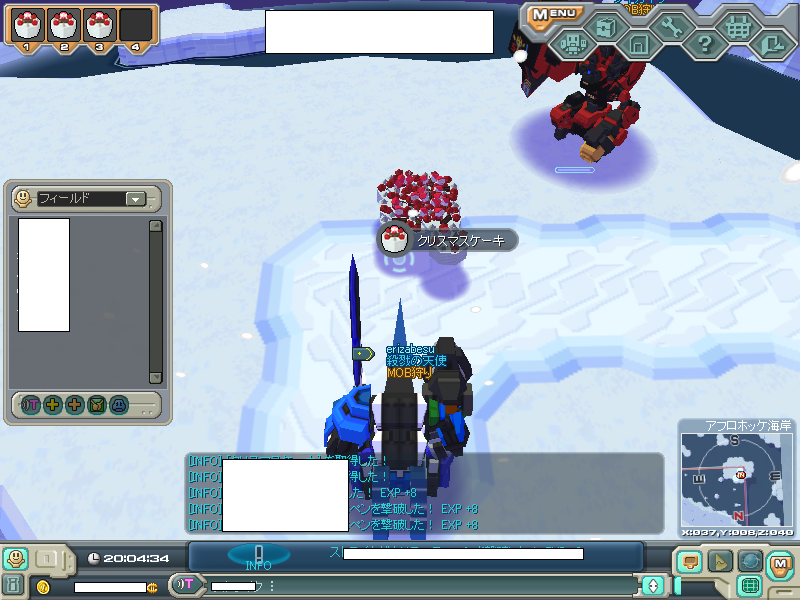The height and width of the screenshot is (600, 800).
Task: Use the third Christmas cake hotbar slot
Action: pyautogui.click(x=100, y=23)
